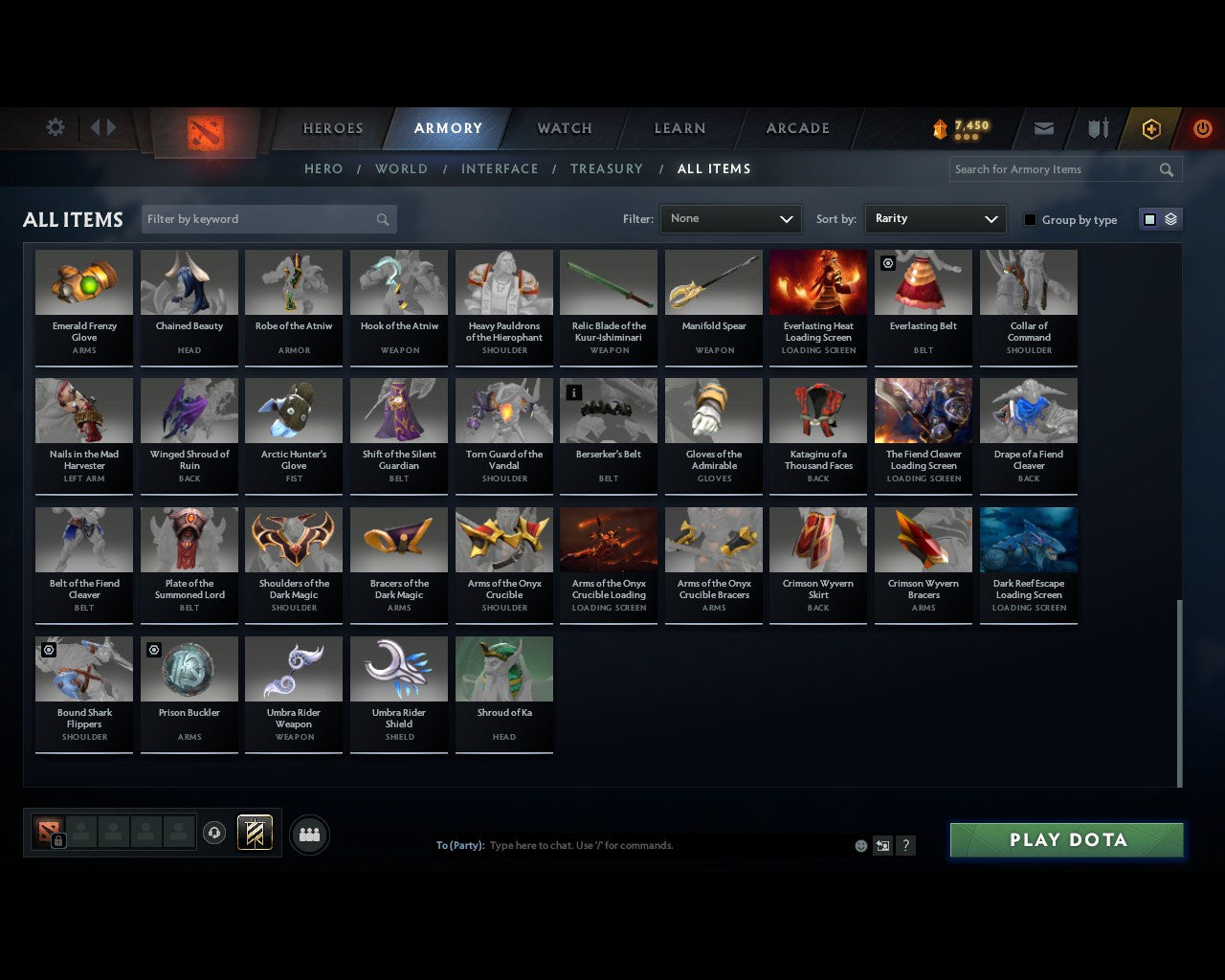Select the Emerald Frenzy Glove item thumbnail
Image resolution: width=1225 pixels, height=980 pixels.
coord(83,281)
